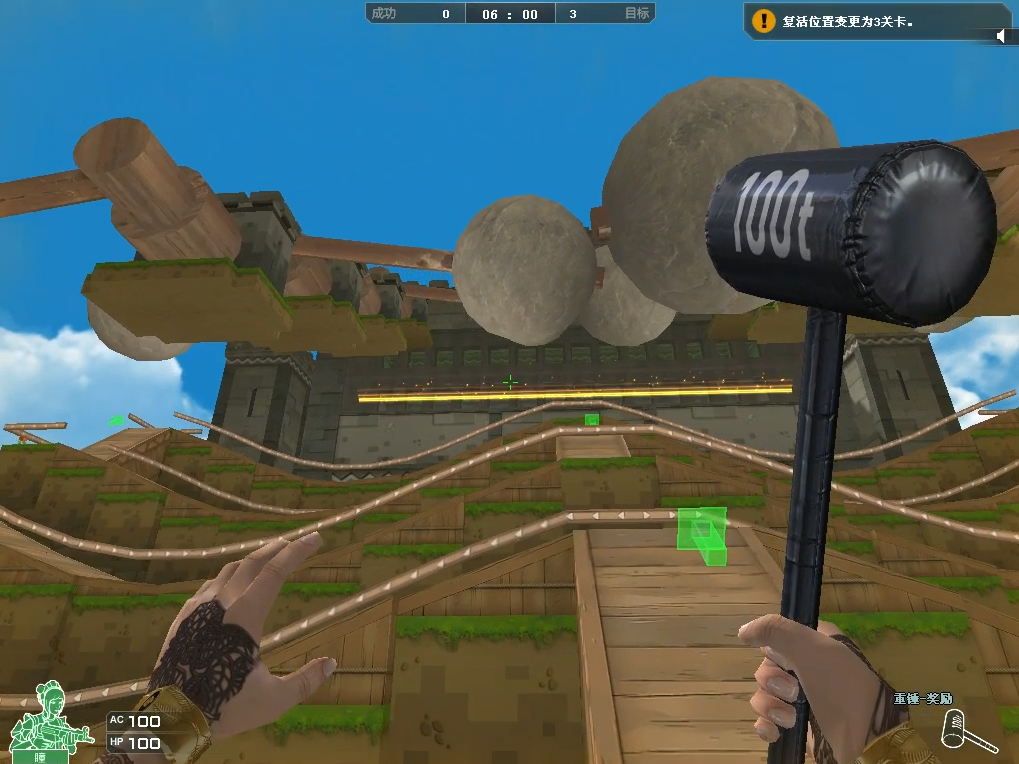
Task: Select the hammer weapon icon
Action: coord(967,732)
